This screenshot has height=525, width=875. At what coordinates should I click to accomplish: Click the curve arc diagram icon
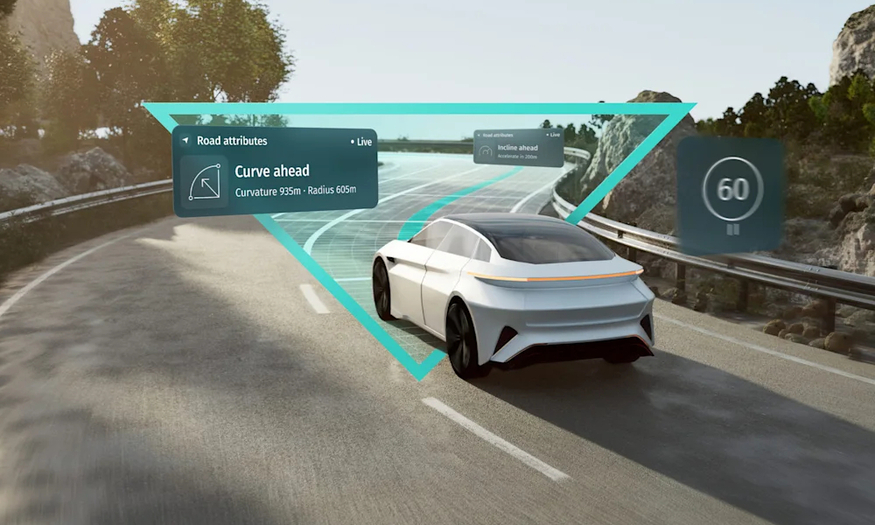coord(204,181)
